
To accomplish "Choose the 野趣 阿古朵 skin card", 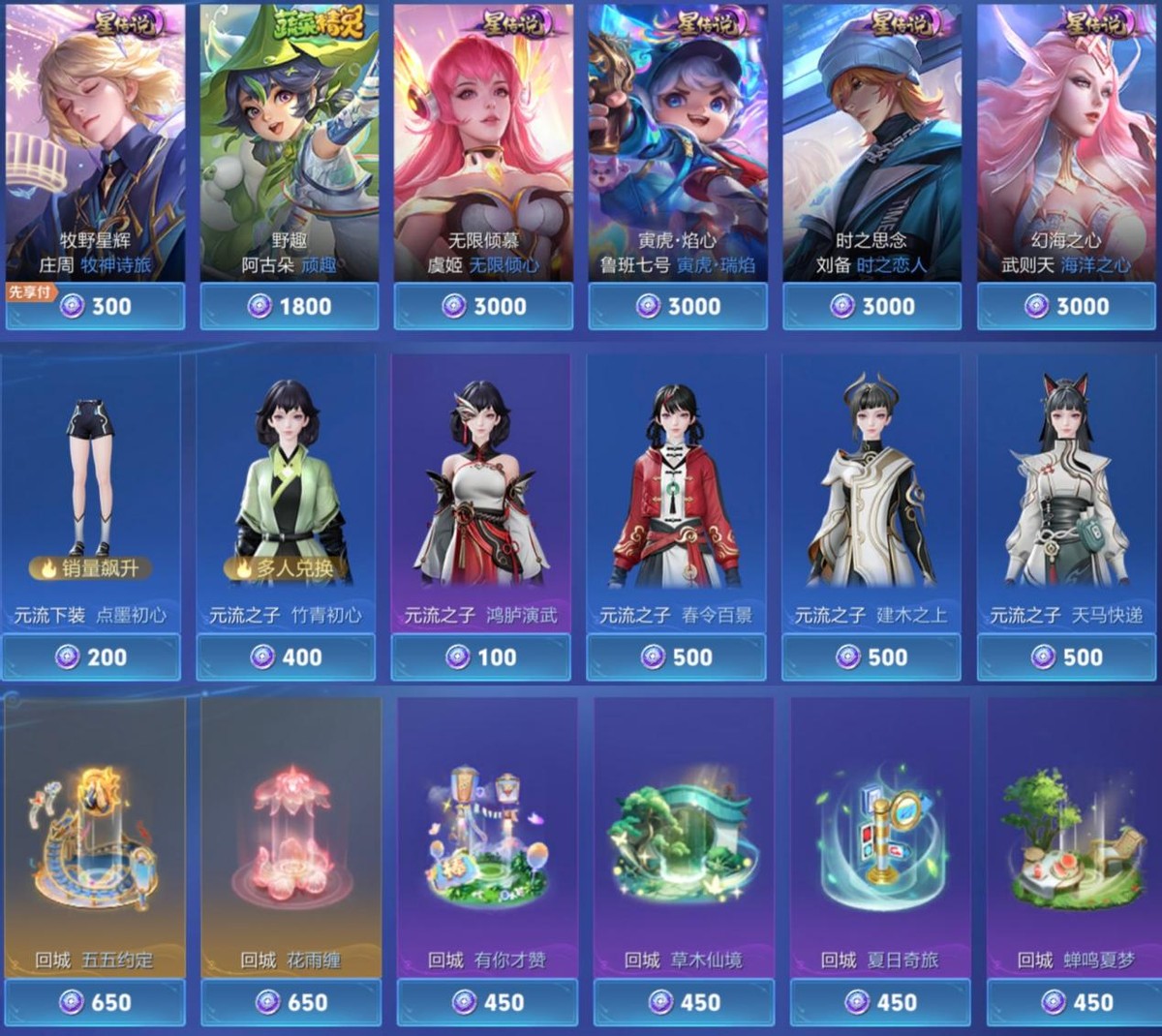I will coord(289,145).
